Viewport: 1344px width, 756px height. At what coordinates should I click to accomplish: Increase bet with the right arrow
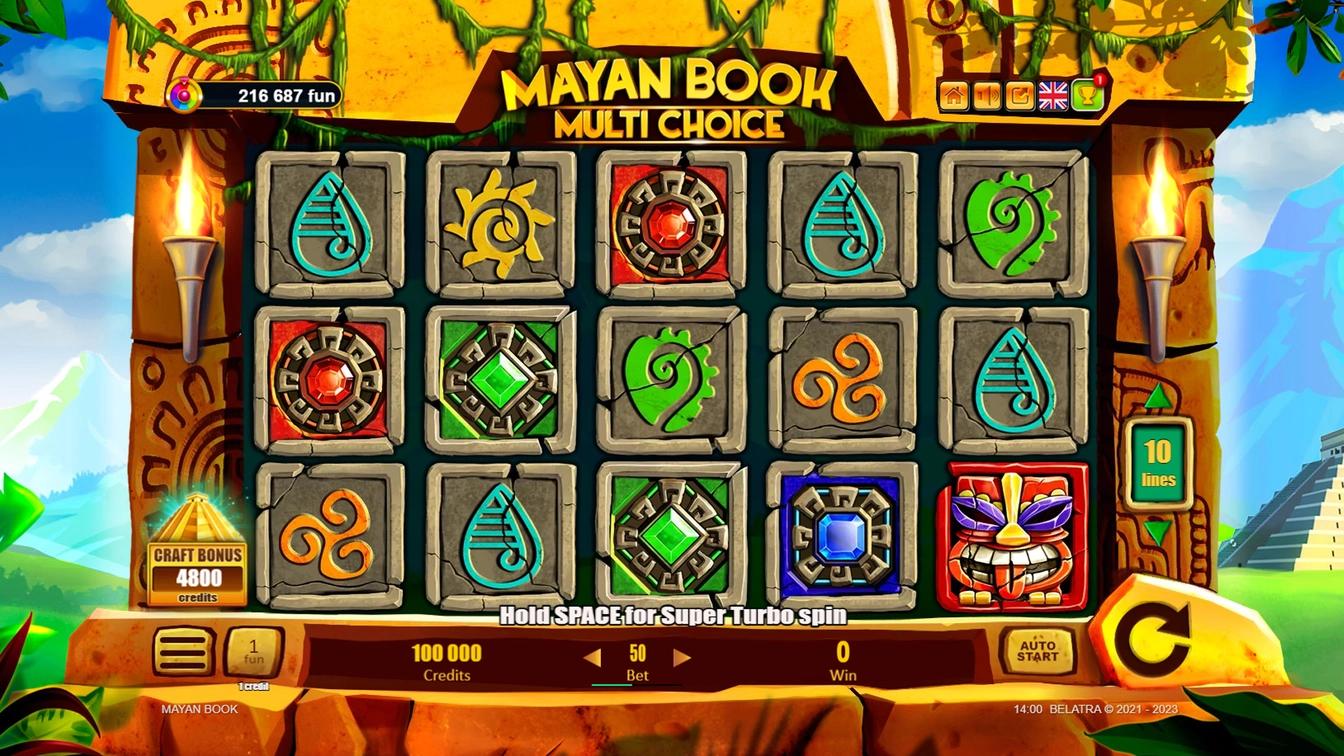pyautogui.click(x=682, y=656)
